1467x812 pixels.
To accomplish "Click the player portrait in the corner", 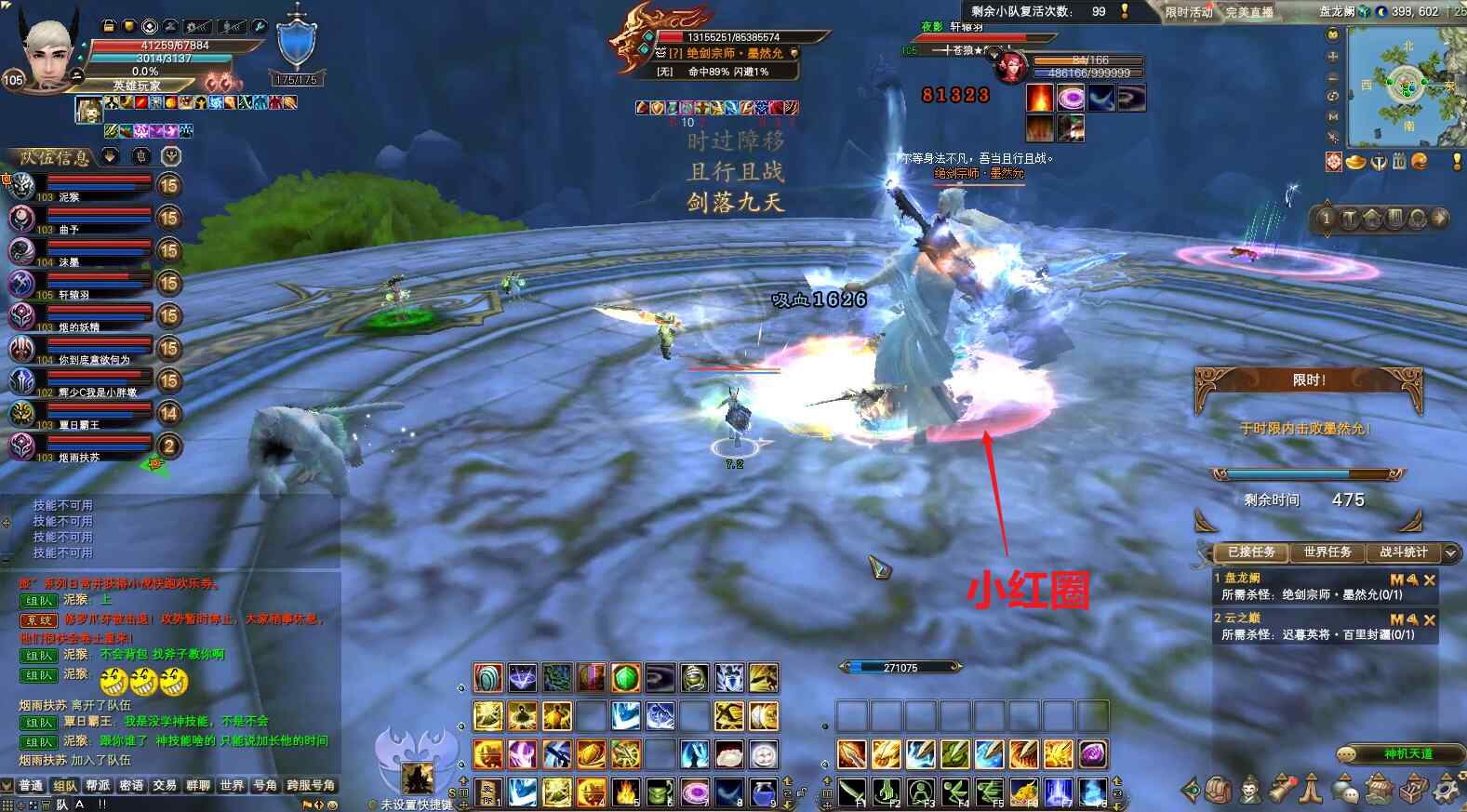I will pos(48,56).
